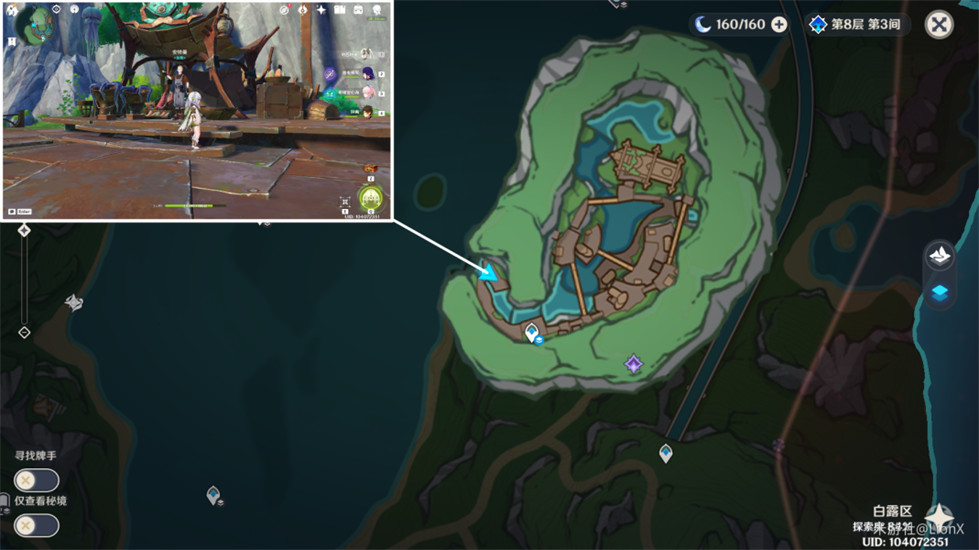Image resolution: width=979 pixels, height=550 pixels.
Task: Open the star-shaped map pin button
Action: [x=939, y=516]
